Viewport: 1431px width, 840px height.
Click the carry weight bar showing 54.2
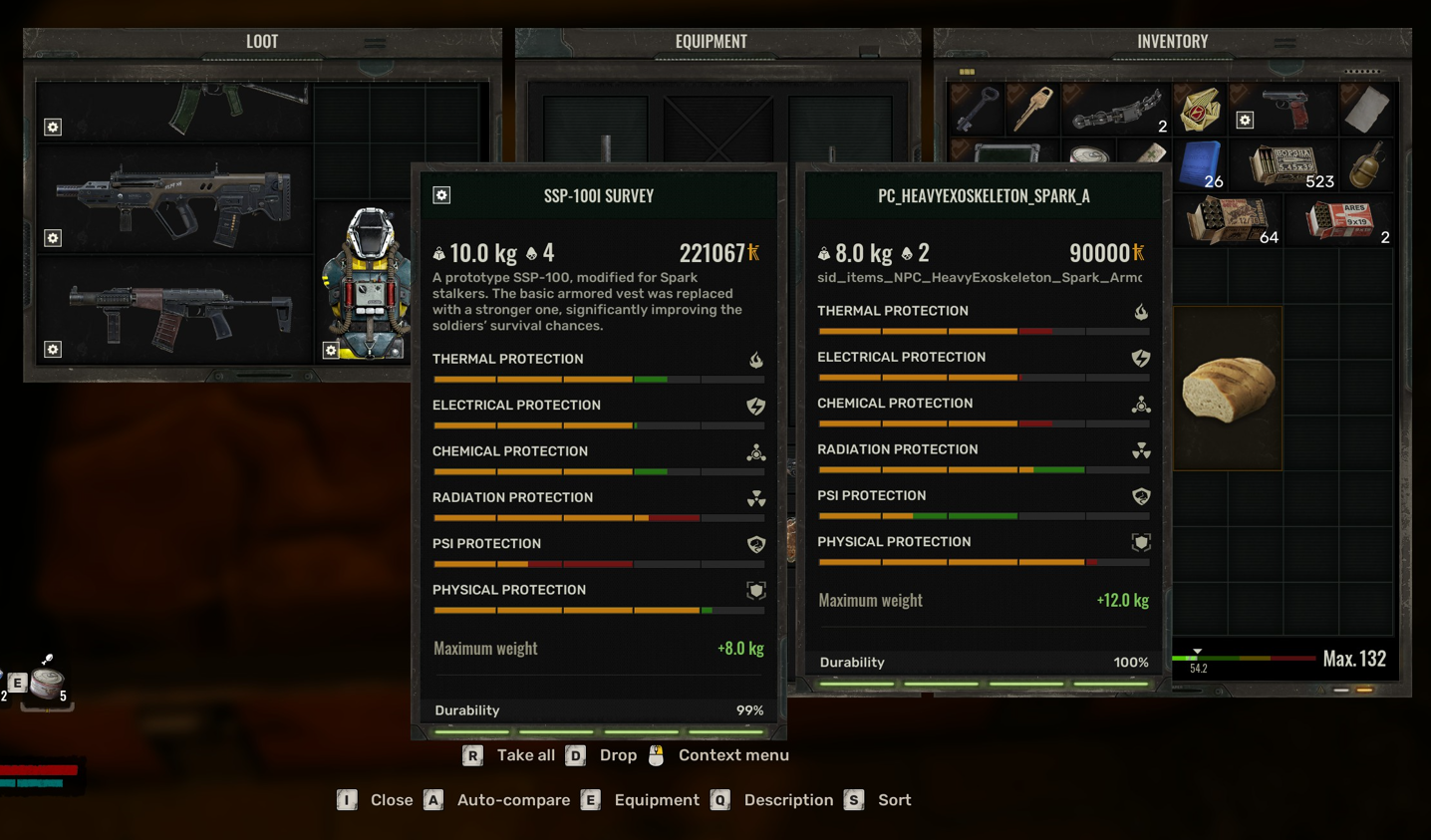coord(1246,659)
